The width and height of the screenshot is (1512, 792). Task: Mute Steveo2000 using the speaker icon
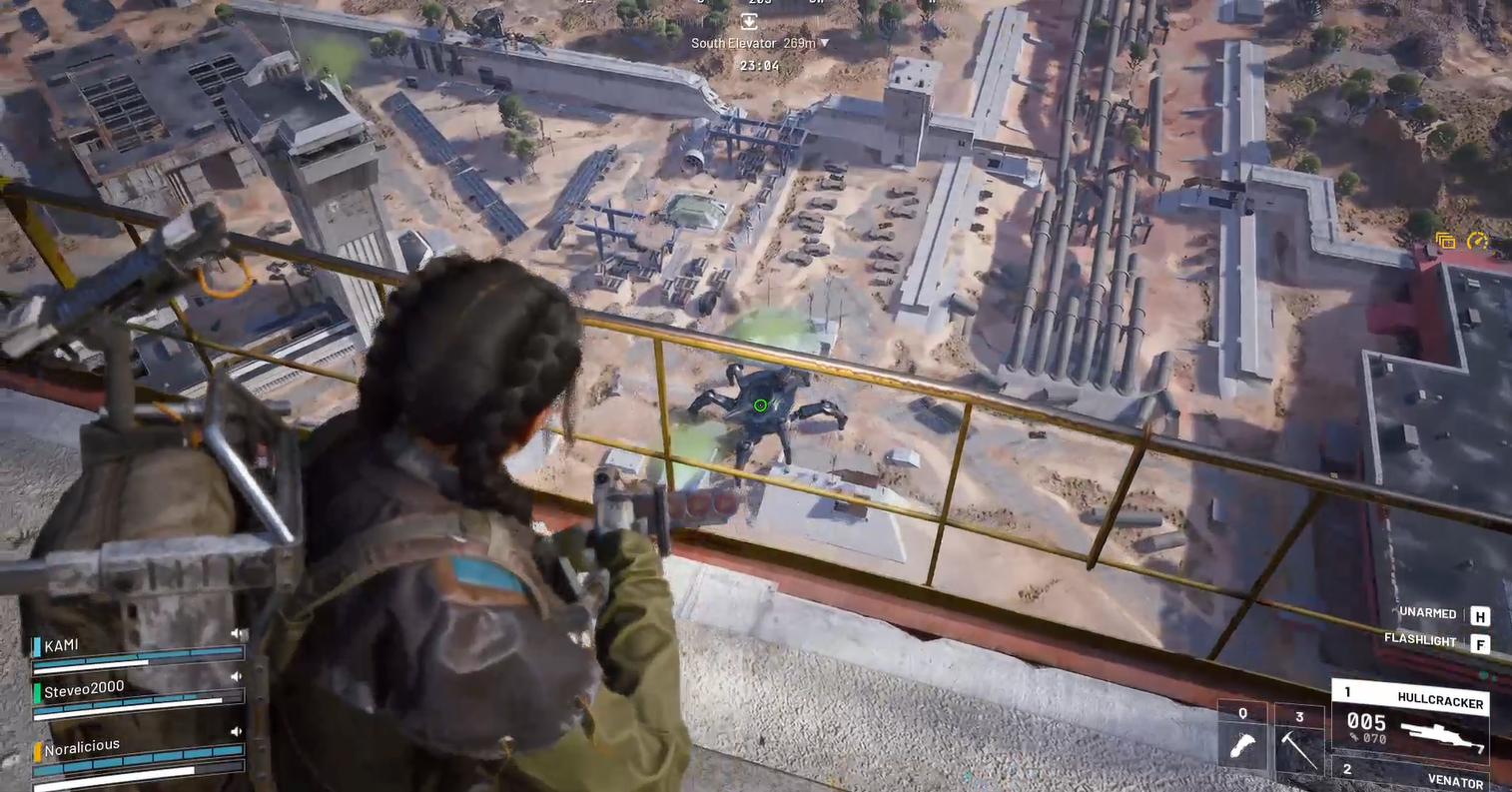pyautogui.click(x=238, y=677)
